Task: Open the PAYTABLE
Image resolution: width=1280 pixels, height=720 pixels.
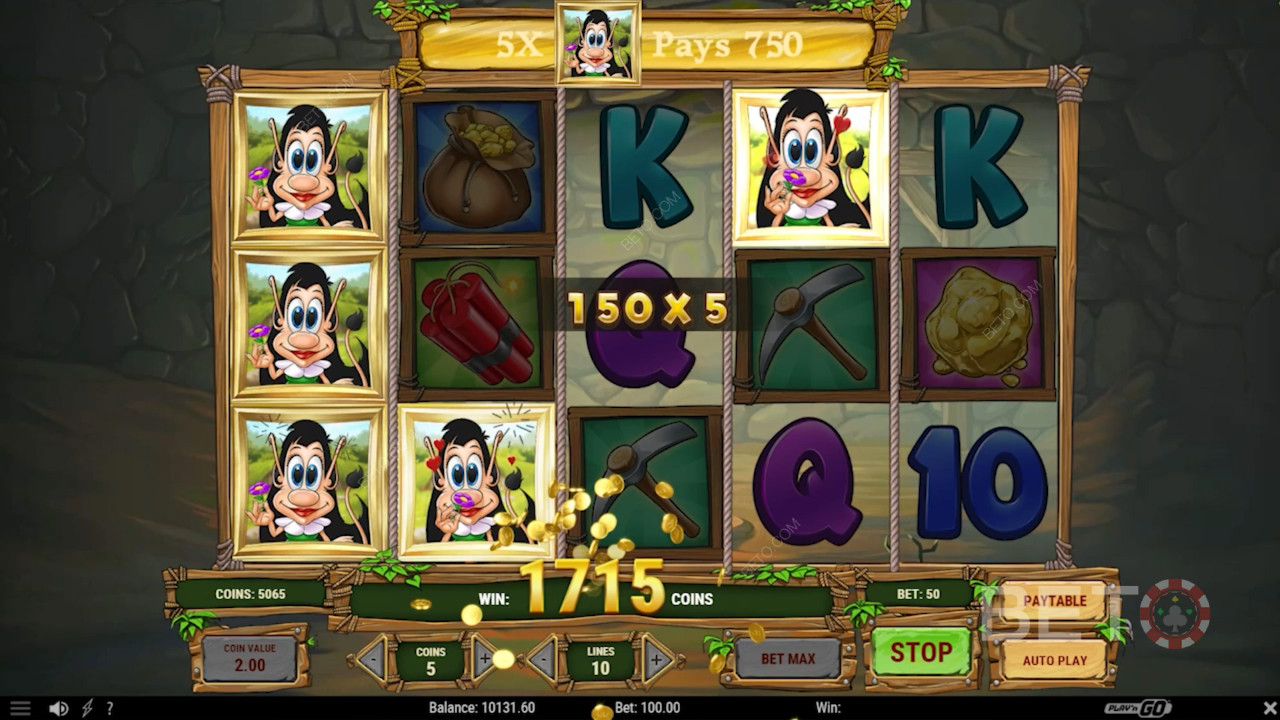Action: click(1054, 601)
